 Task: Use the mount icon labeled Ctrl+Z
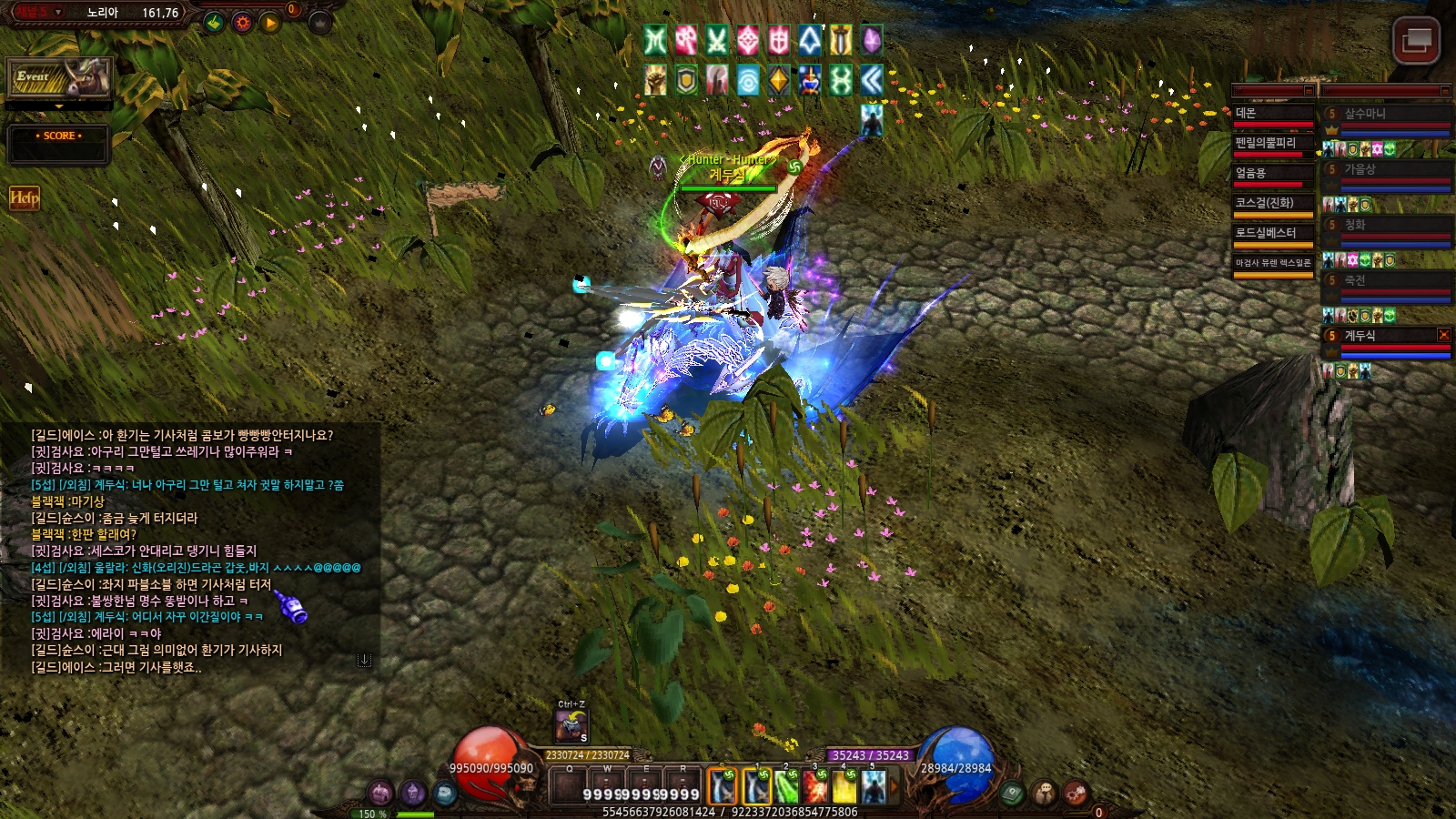[x=571, y=726]
